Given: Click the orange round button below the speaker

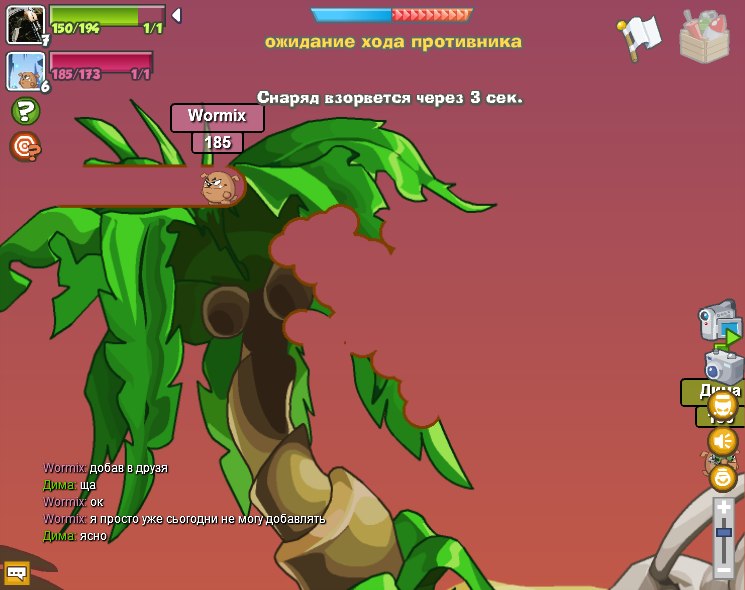Looking at the screenshot, I should [x=722, y=477].
